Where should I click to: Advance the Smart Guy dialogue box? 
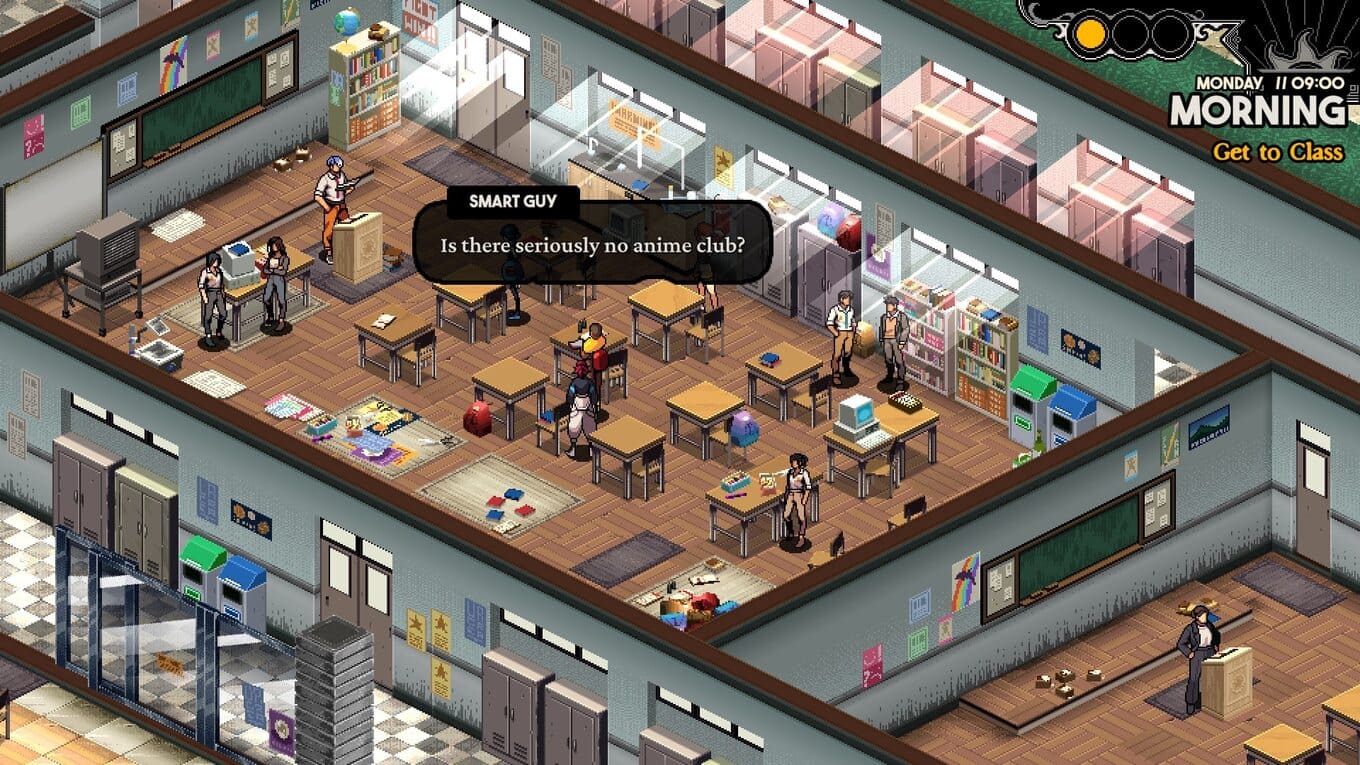[x=593, y=245]
